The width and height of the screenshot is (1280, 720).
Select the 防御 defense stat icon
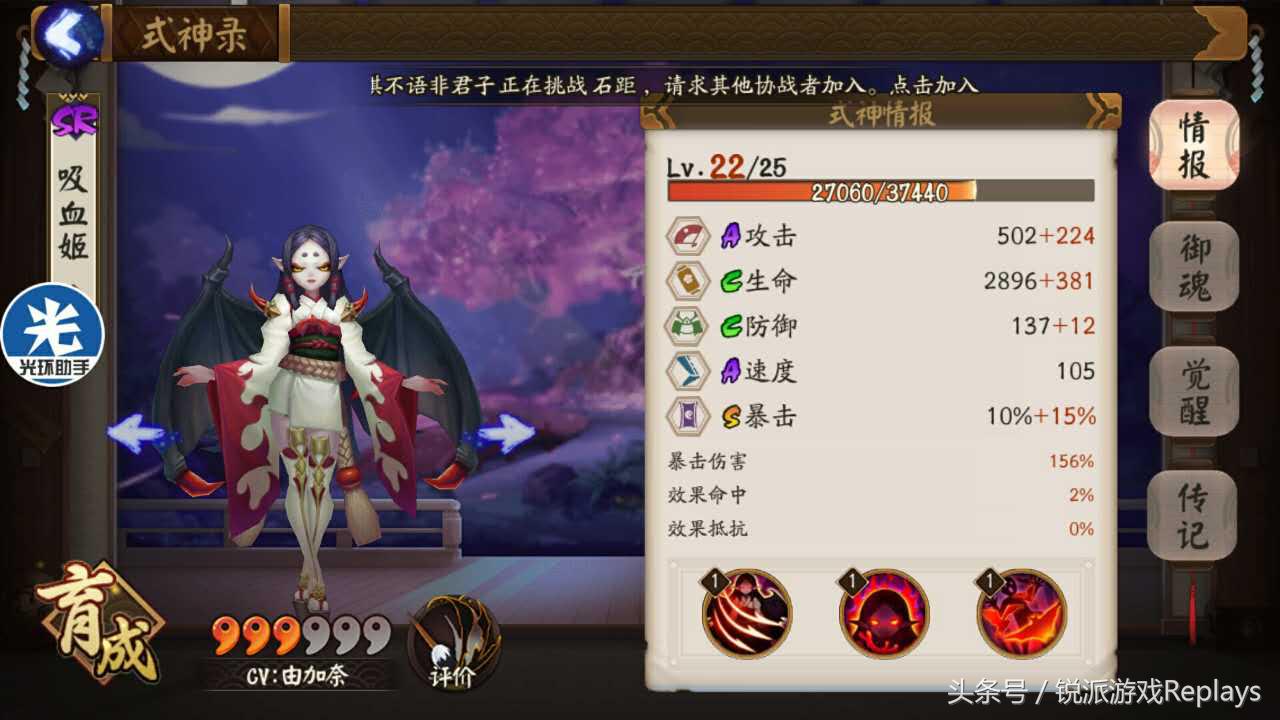coord(686,325)
